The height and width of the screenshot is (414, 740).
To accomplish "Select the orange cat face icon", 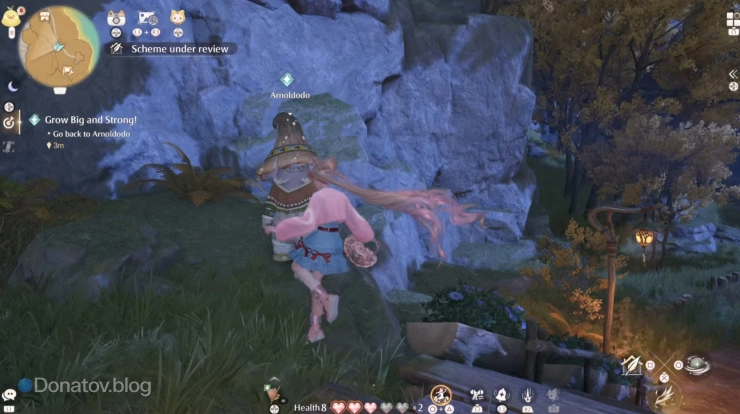I will coord(177,17).
